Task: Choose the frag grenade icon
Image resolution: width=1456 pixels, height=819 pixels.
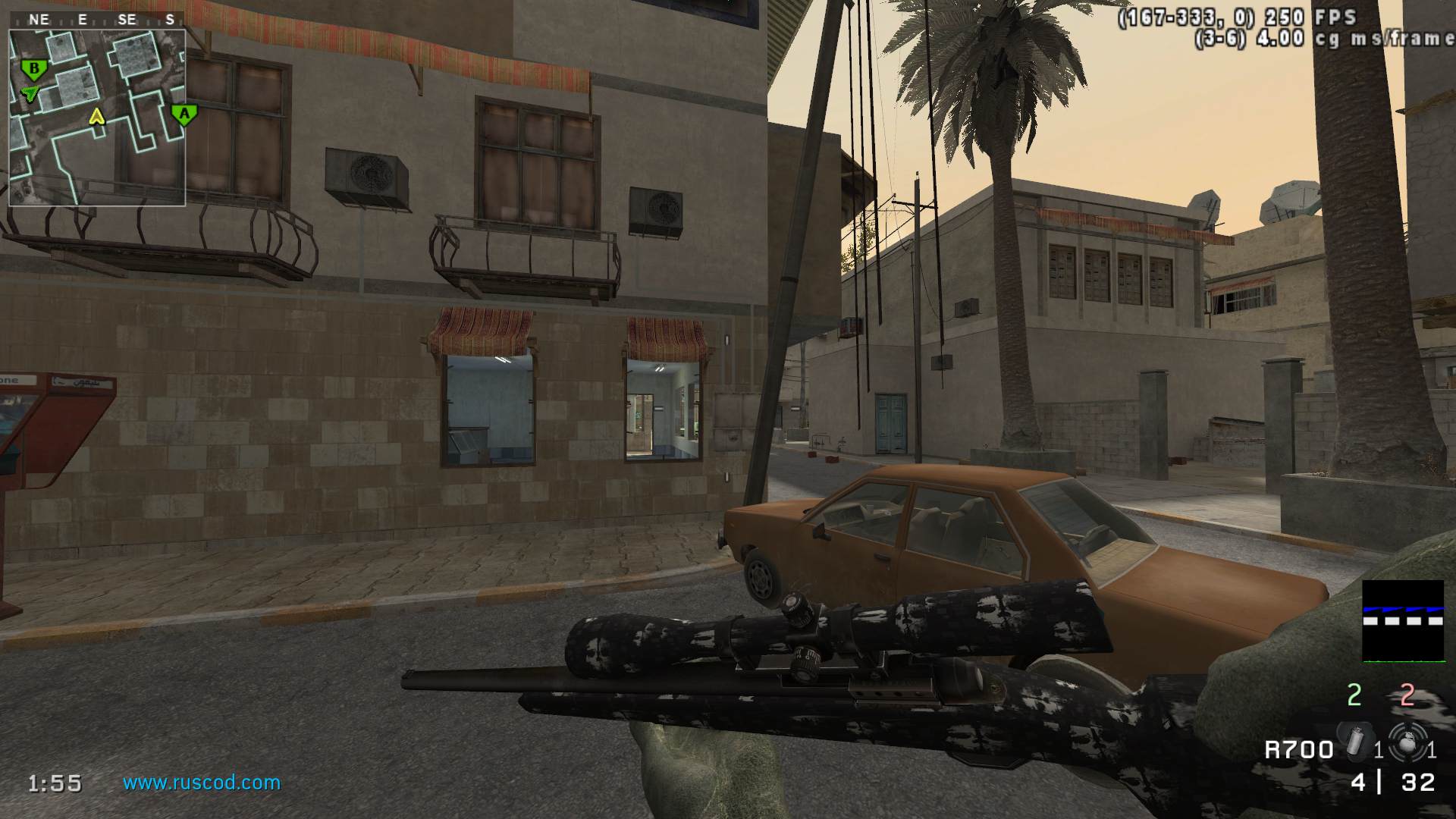Action: 1407,742
